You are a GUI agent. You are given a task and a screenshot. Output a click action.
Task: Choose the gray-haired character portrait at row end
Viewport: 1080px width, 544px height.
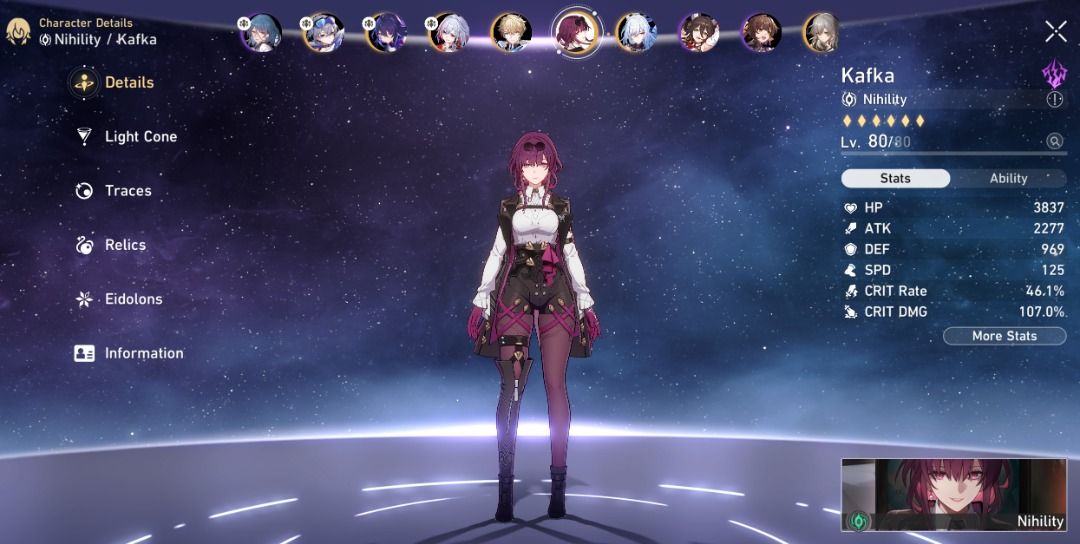coord(821,32)
